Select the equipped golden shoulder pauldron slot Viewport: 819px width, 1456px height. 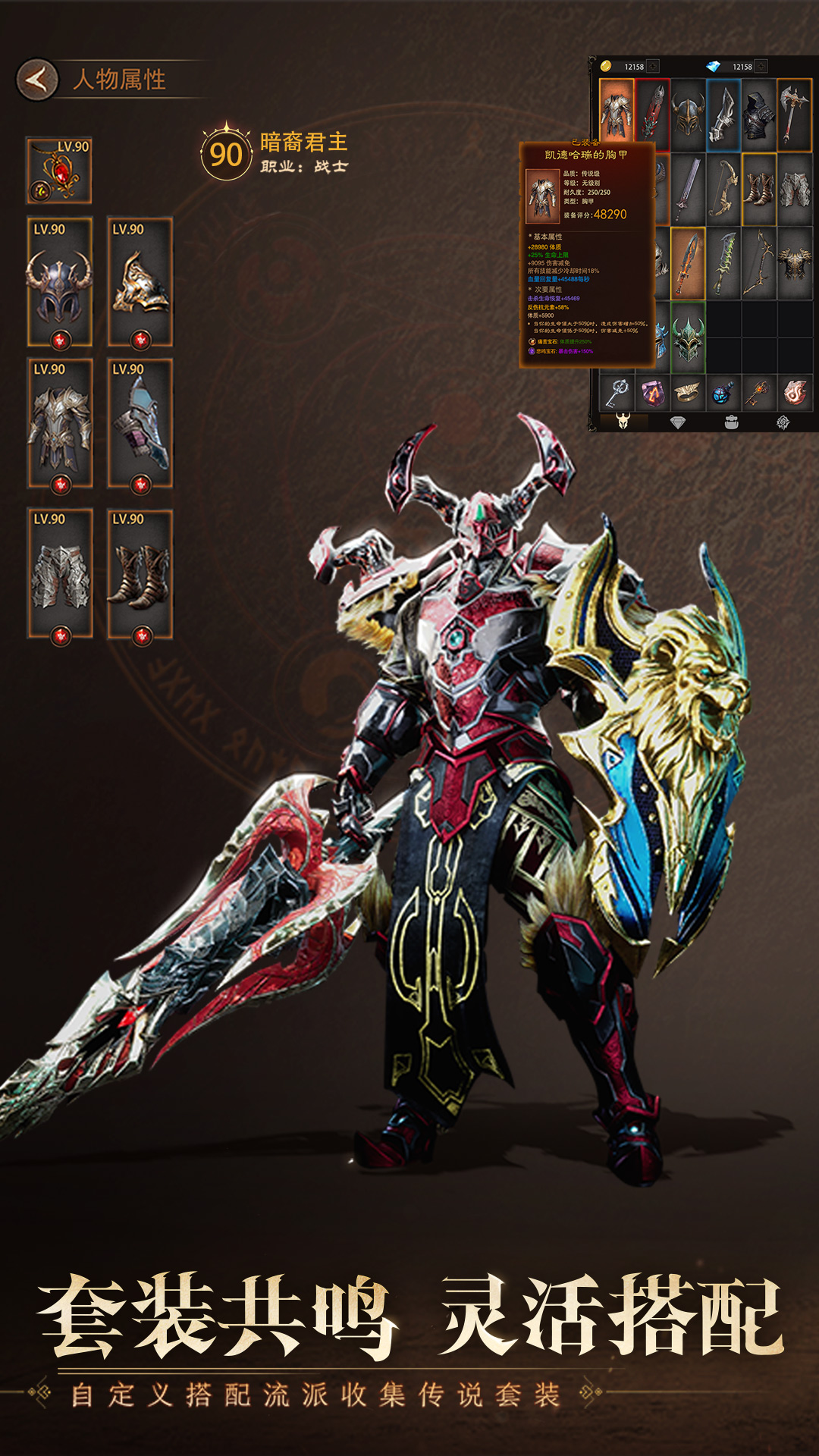click(140, 282)
